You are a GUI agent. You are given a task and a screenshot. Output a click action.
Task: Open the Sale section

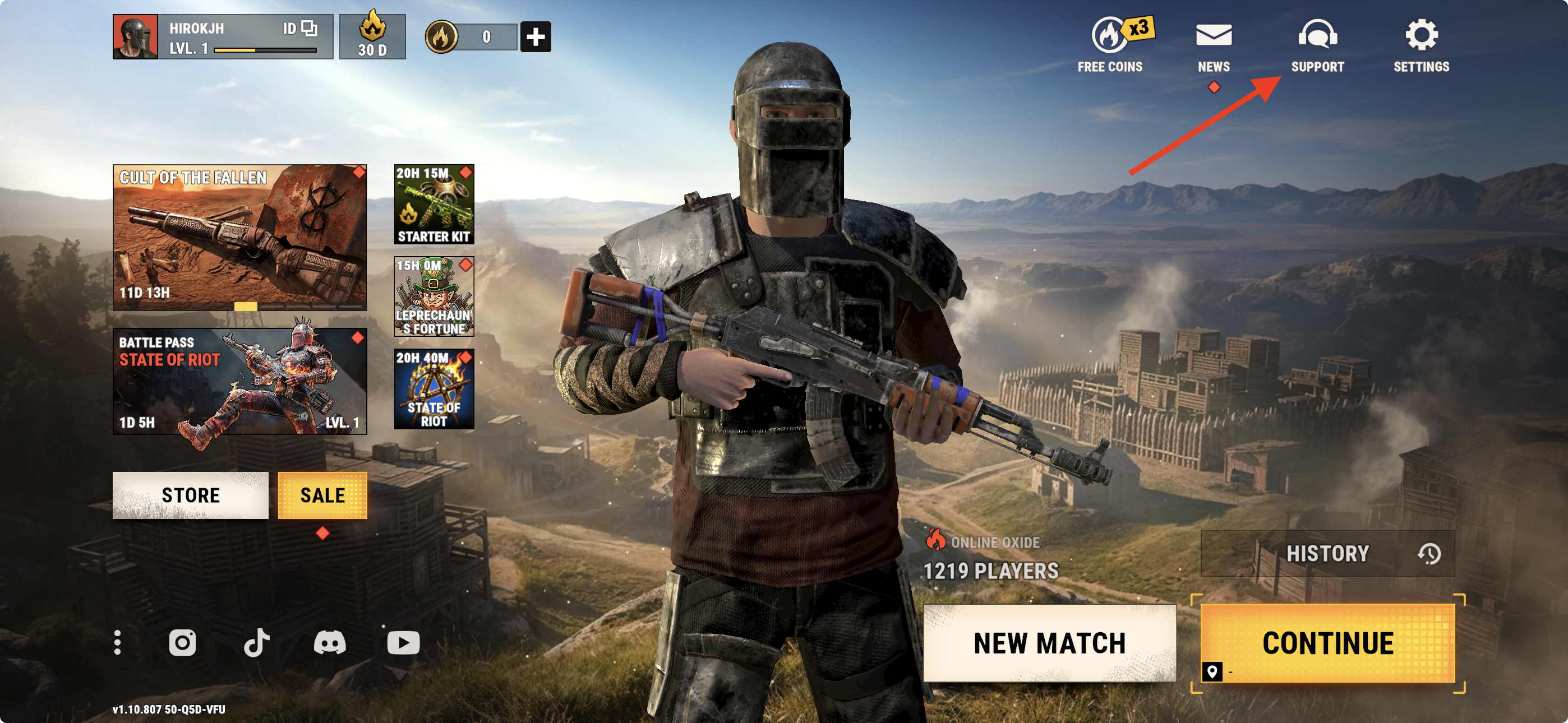pos(322,495)
